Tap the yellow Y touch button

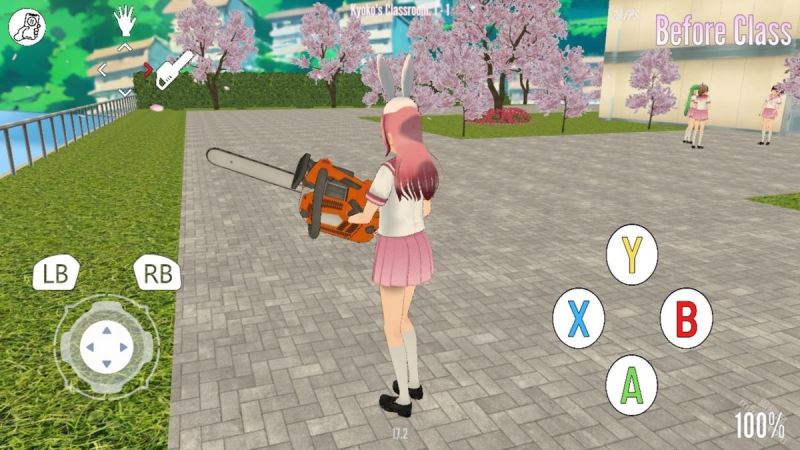pyautogui.click(x=632, y=255)
